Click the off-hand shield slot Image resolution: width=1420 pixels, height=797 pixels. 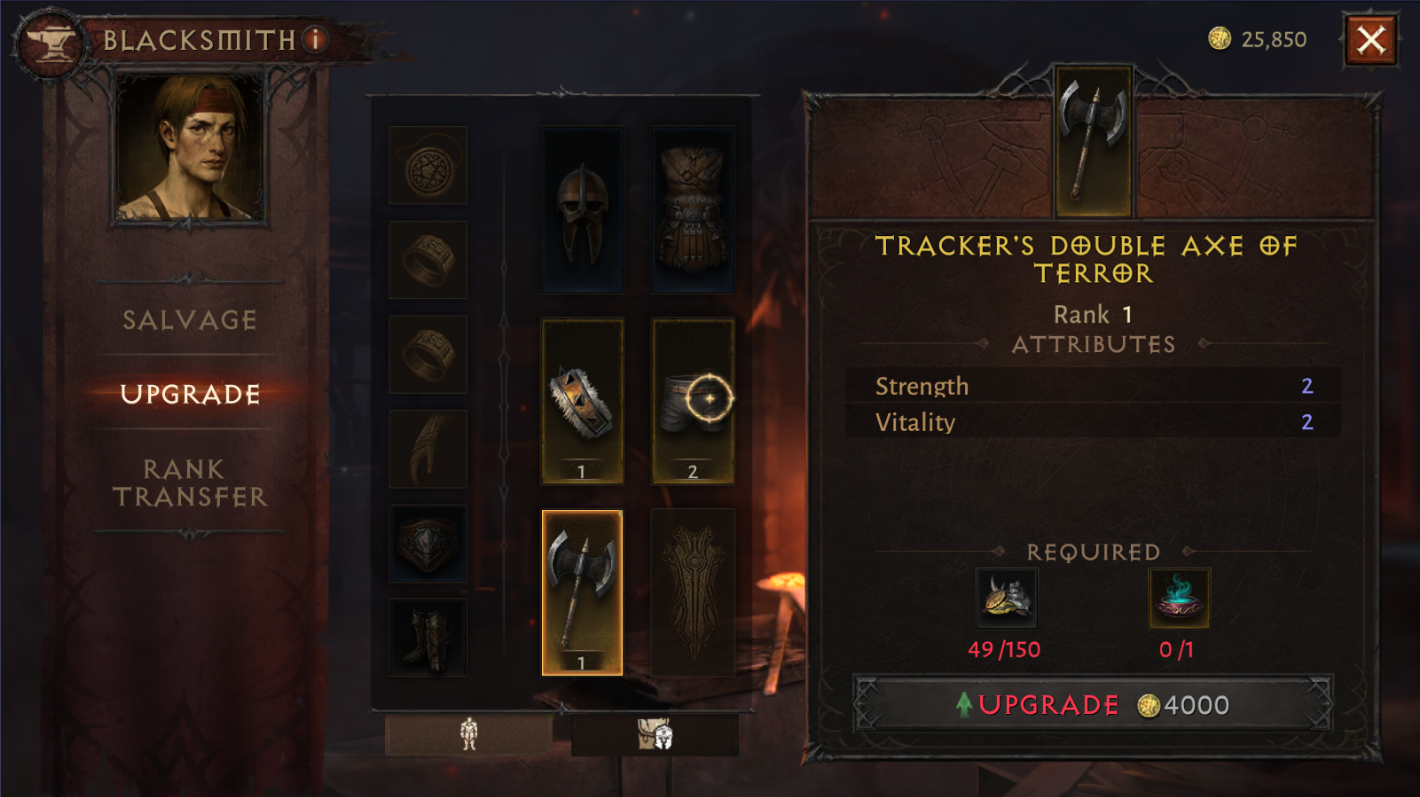click(x=693, y=590)
